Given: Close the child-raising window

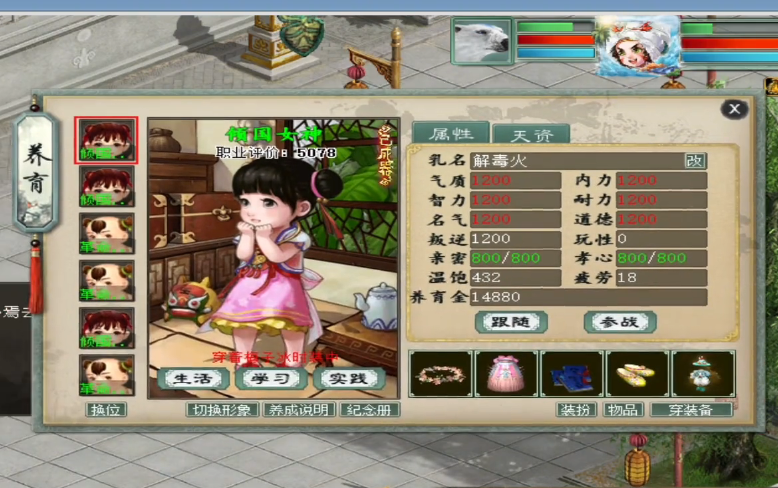Looking at the screenshot, I should pos(735,109).
